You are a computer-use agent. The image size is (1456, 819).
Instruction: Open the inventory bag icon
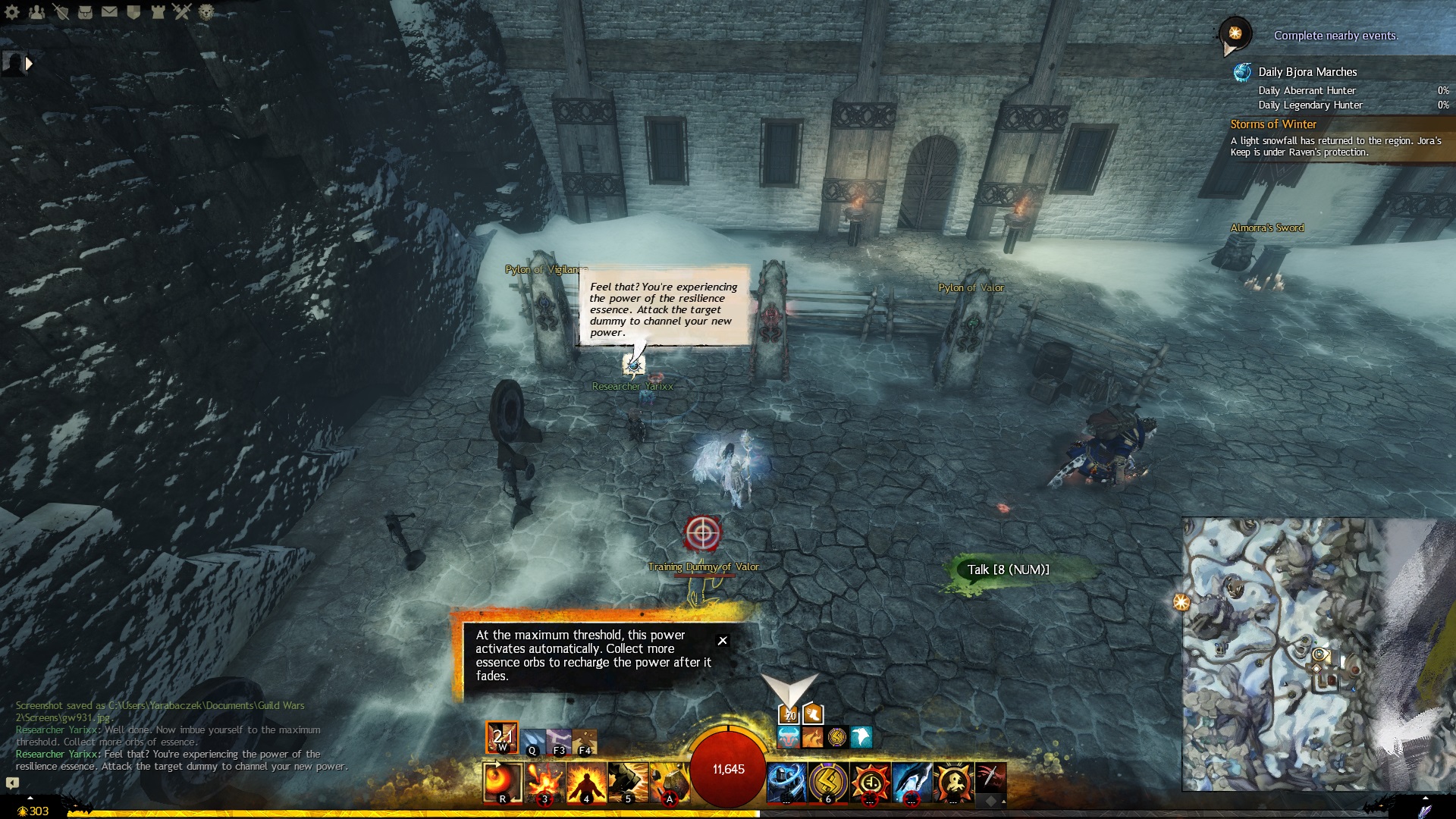point(85,11)
